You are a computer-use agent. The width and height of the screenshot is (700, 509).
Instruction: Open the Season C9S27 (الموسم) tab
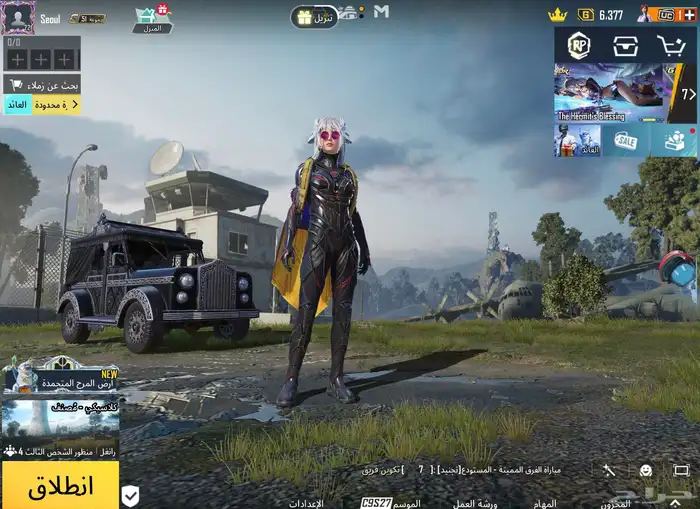coord(391,503)
